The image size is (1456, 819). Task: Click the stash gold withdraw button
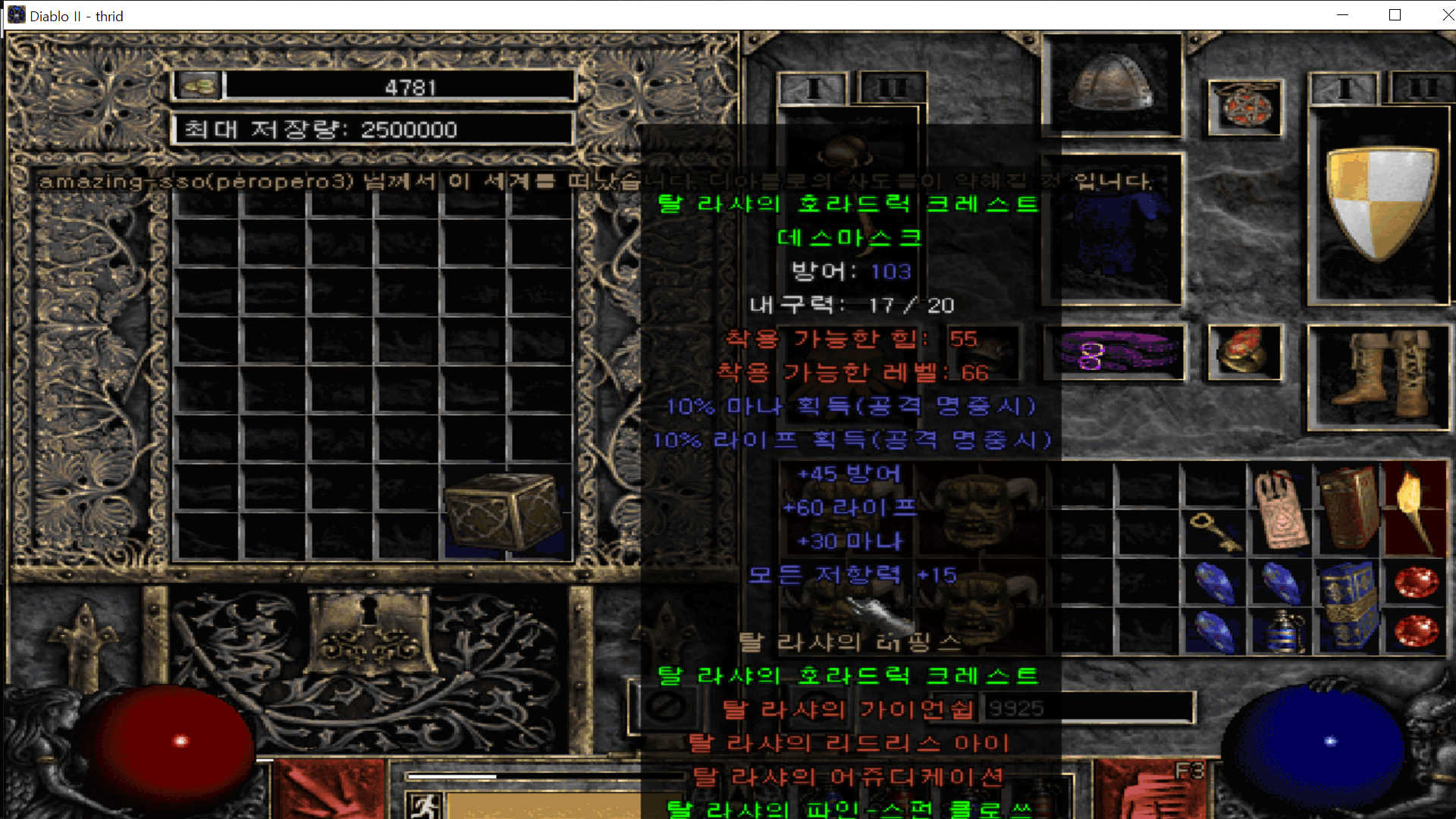[x=199, y=86]
